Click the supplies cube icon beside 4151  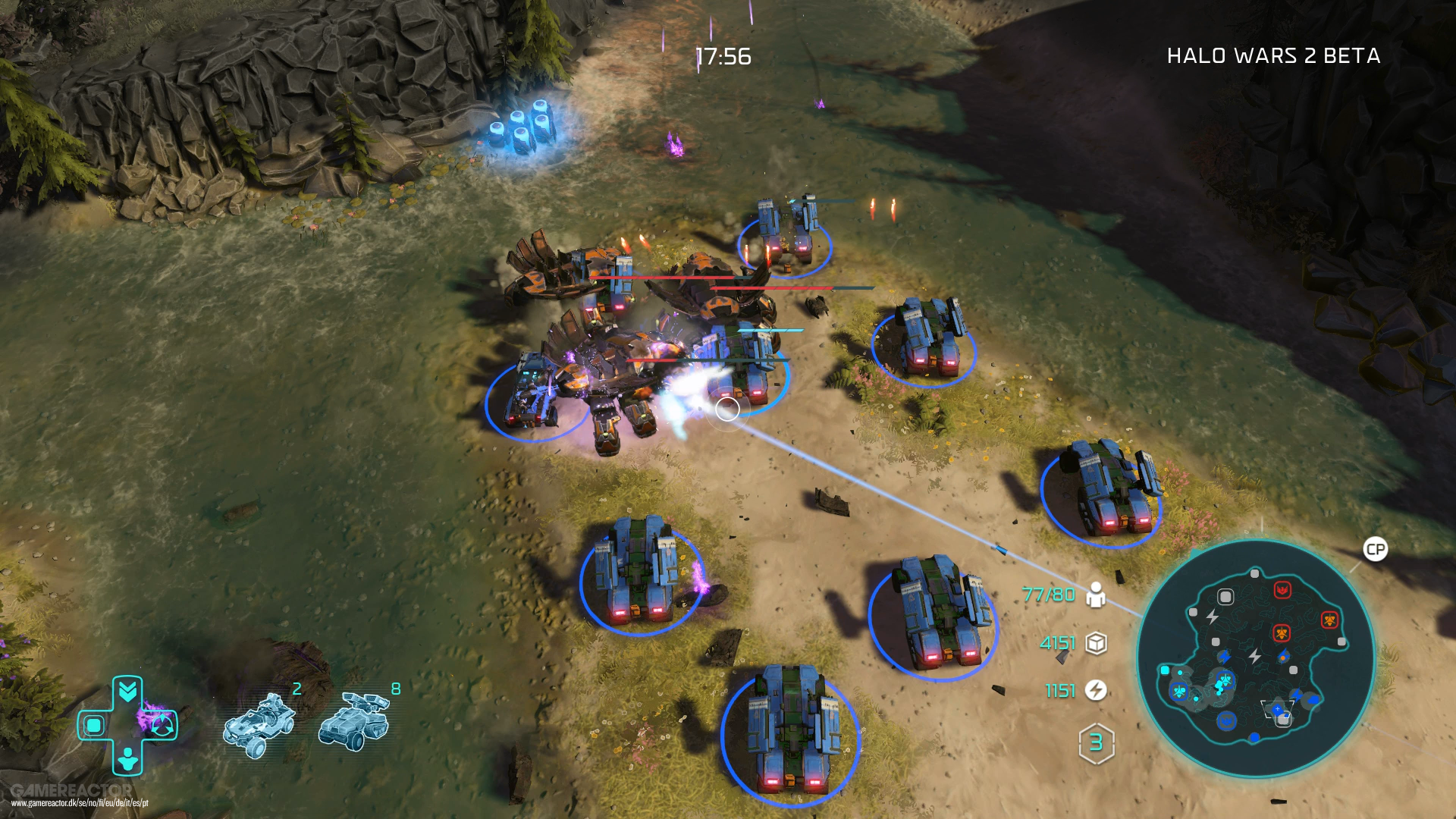(1097, 645)
